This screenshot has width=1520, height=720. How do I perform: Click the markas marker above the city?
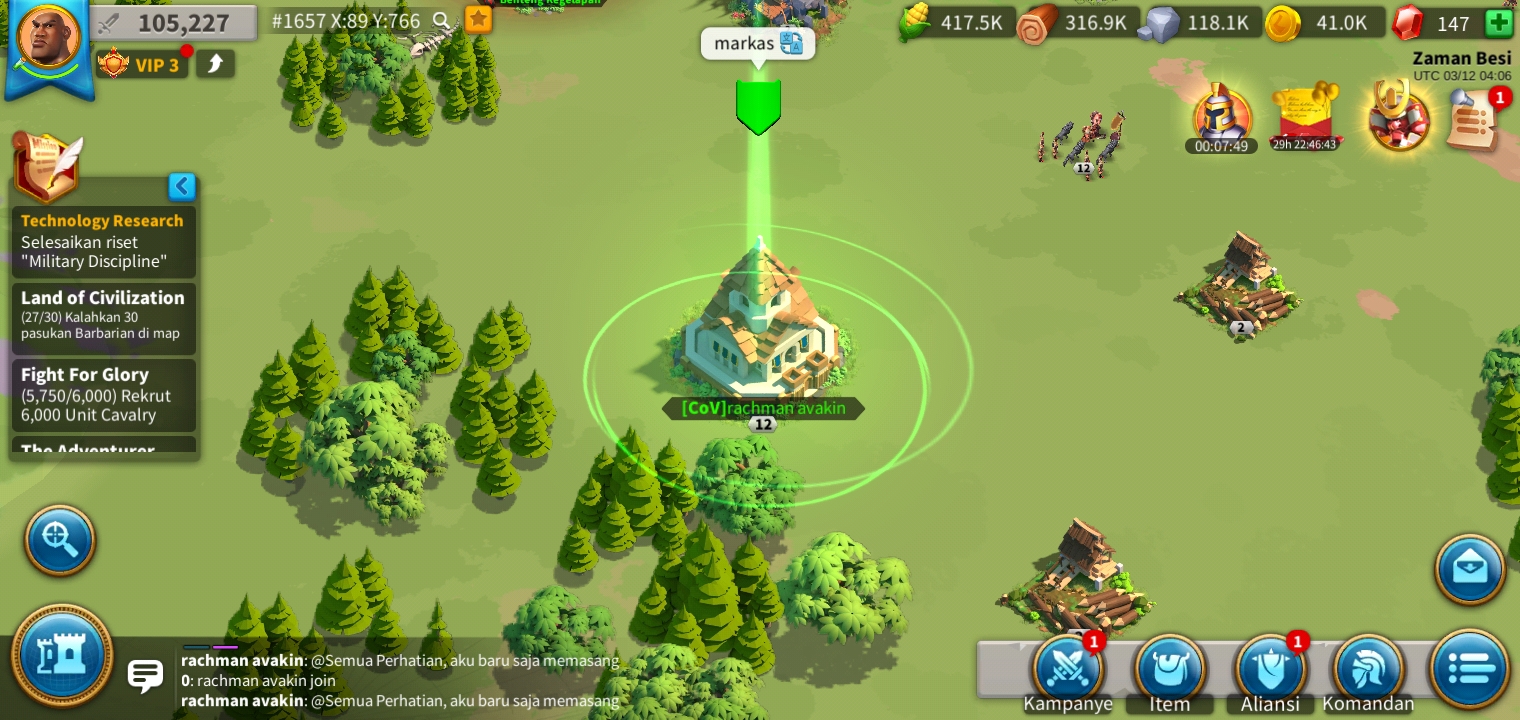tap(757, 105)
